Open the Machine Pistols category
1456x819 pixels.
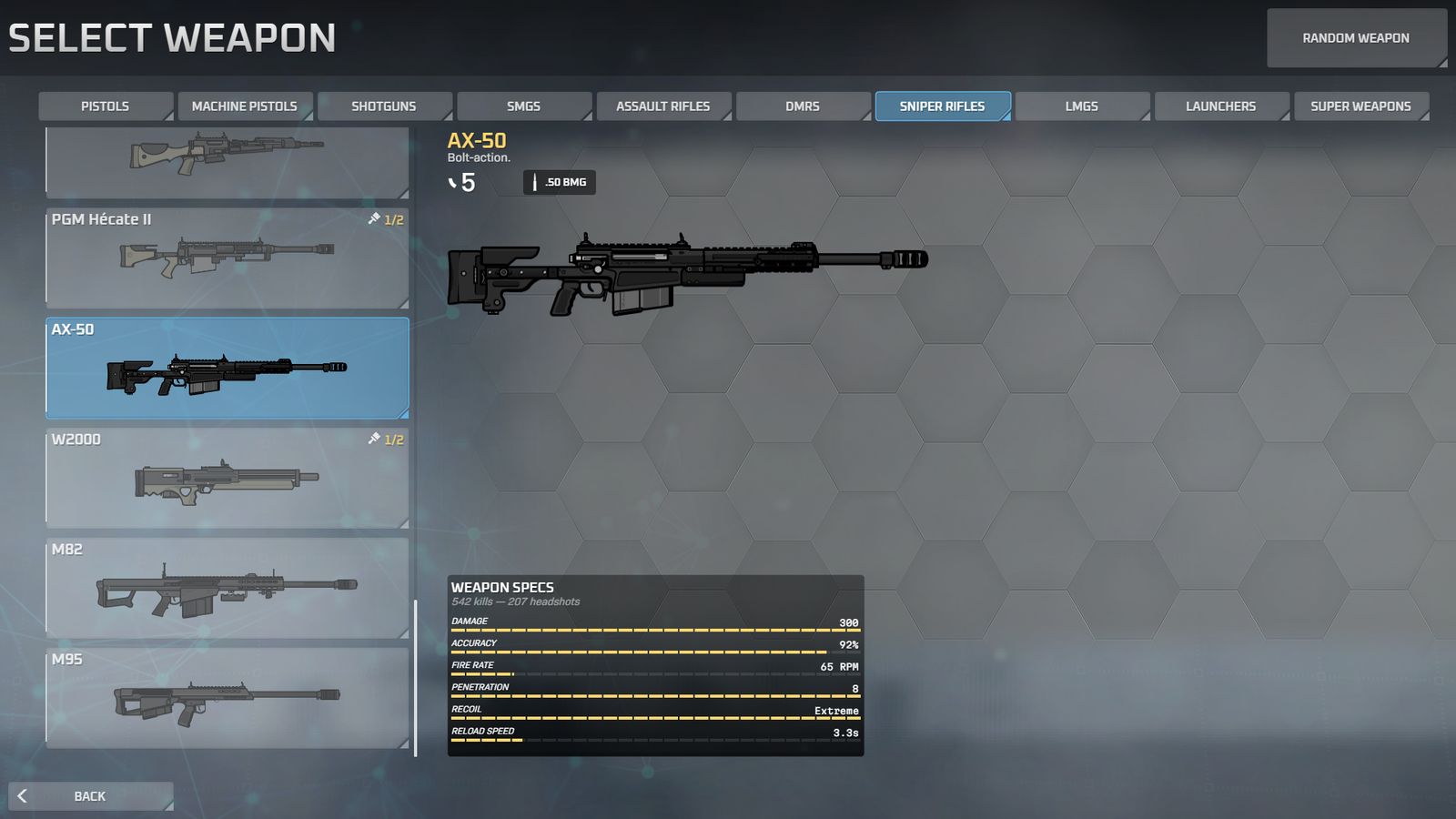click(x=244, y=106)
